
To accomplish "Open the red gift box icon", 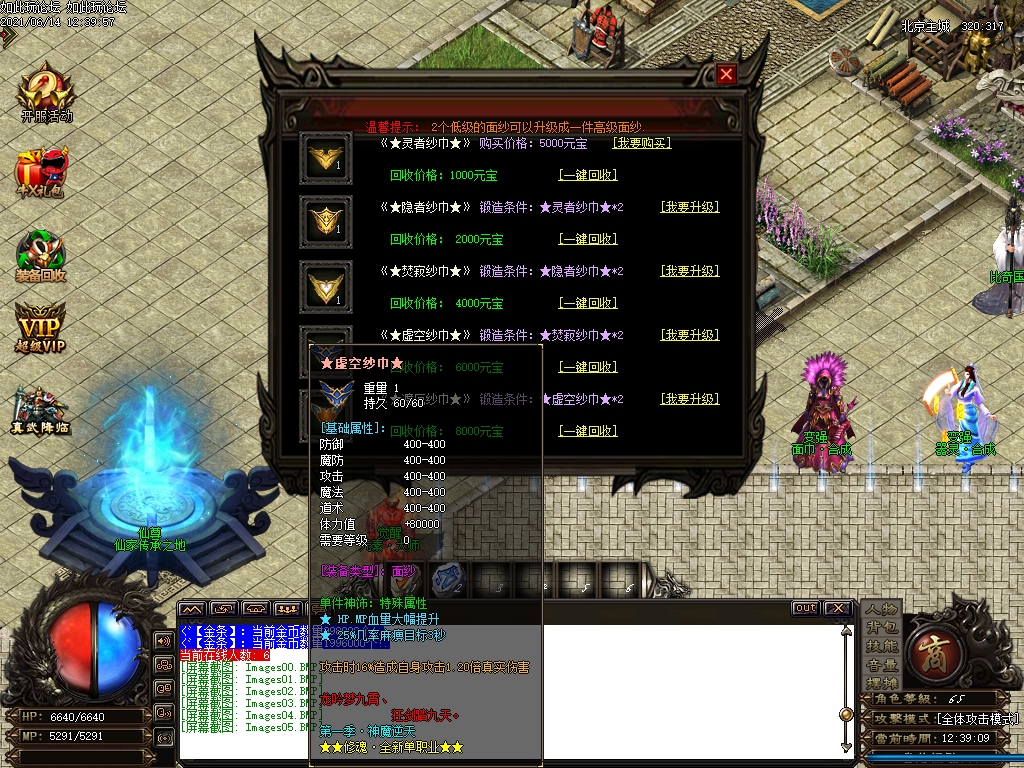I will tap(42, 172).
